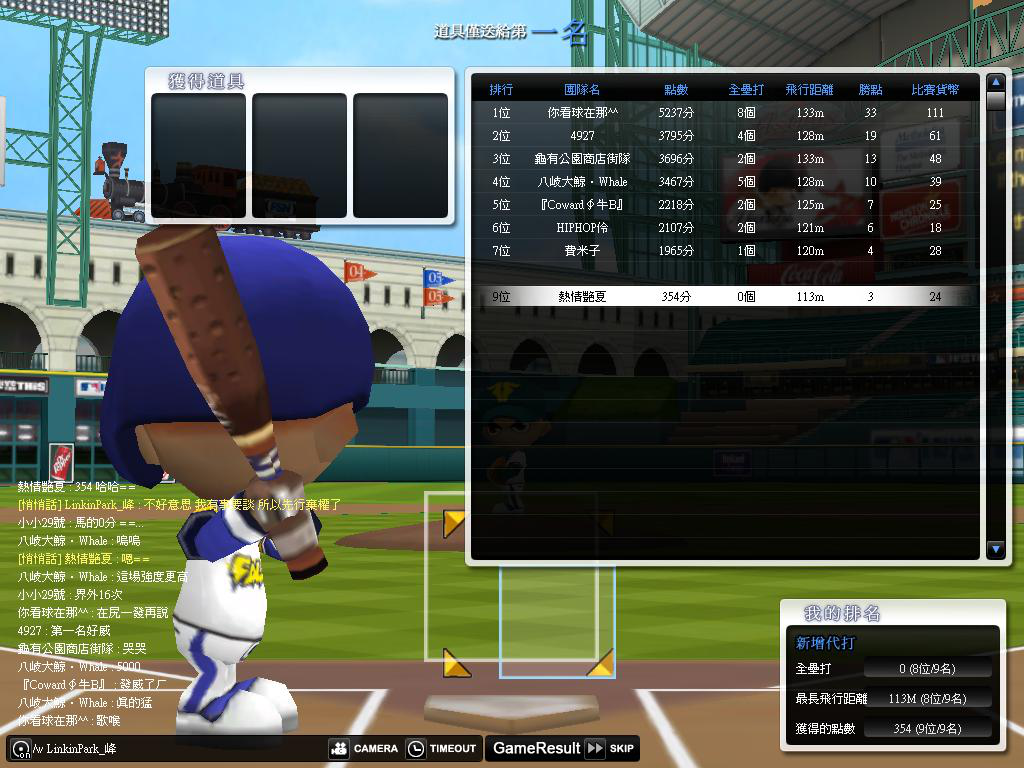Click the chat input field
1024x768 pixels.
[x=180, y=748]
